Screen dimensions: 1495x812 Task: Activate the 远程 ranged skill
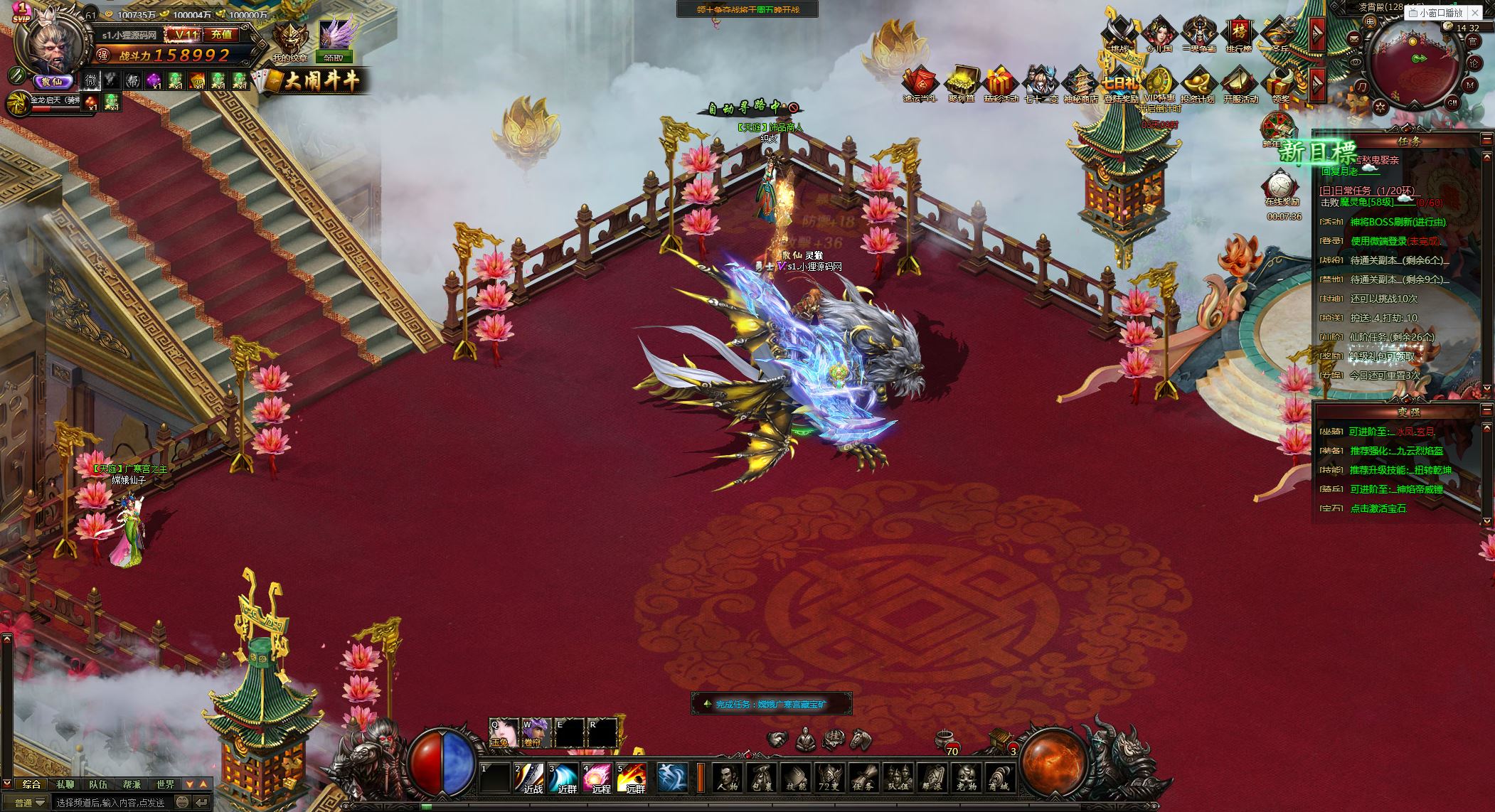[x=597, y=777]
